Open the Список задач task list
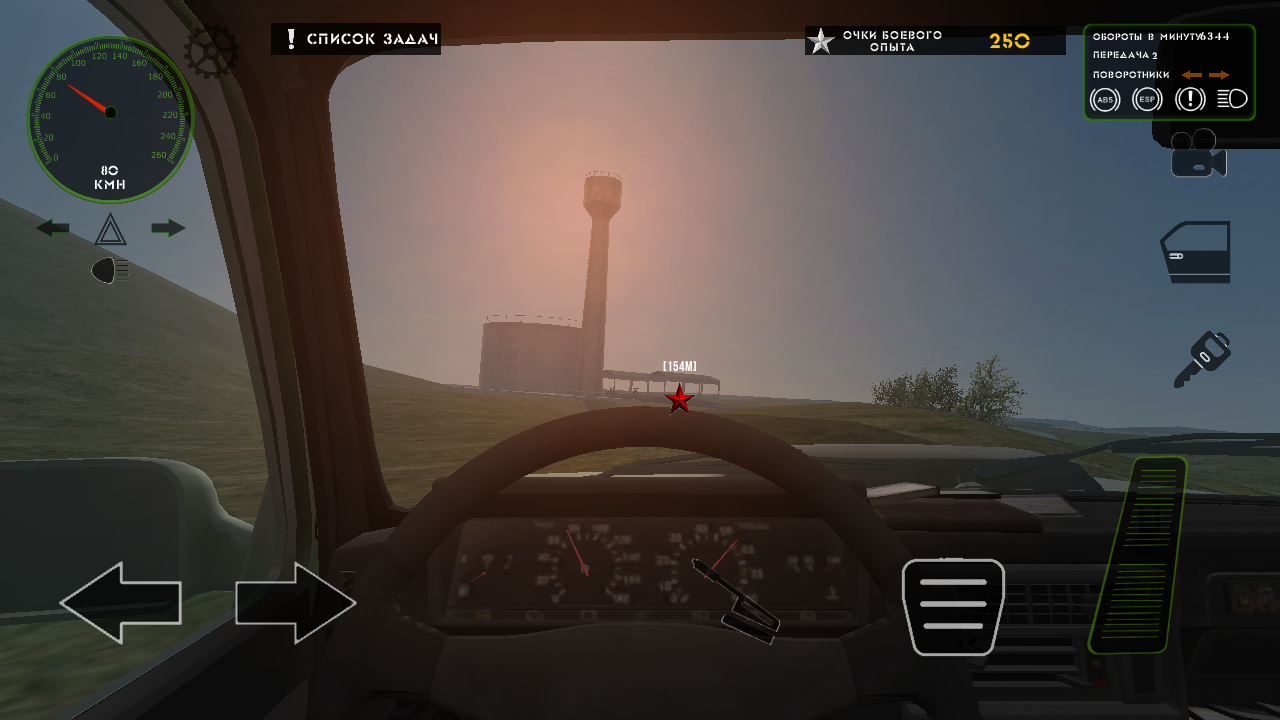This screenshot has height=720, width=1280. point(356,39)
